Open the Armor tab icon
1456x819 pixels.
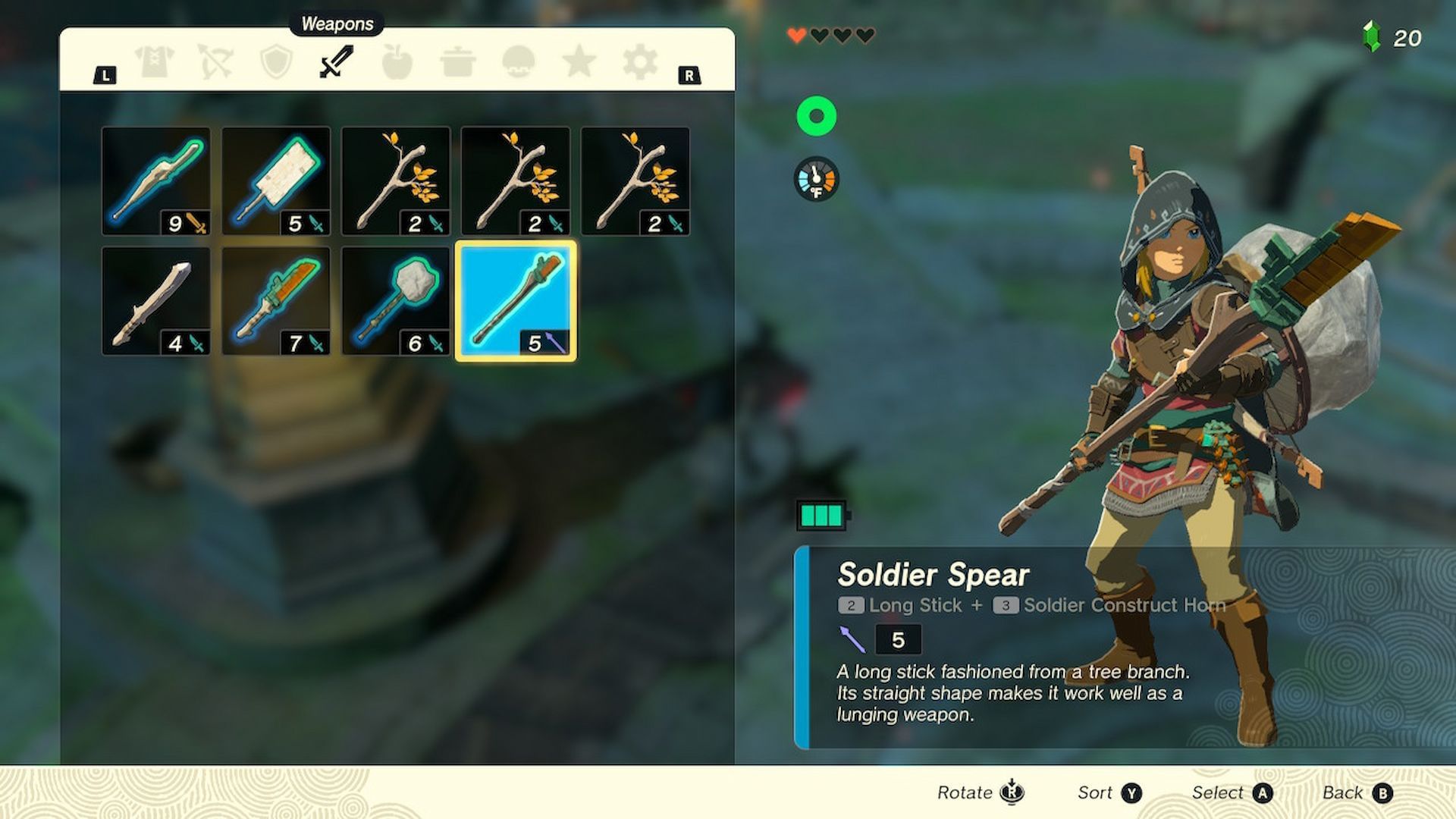[x=154, y=64]
